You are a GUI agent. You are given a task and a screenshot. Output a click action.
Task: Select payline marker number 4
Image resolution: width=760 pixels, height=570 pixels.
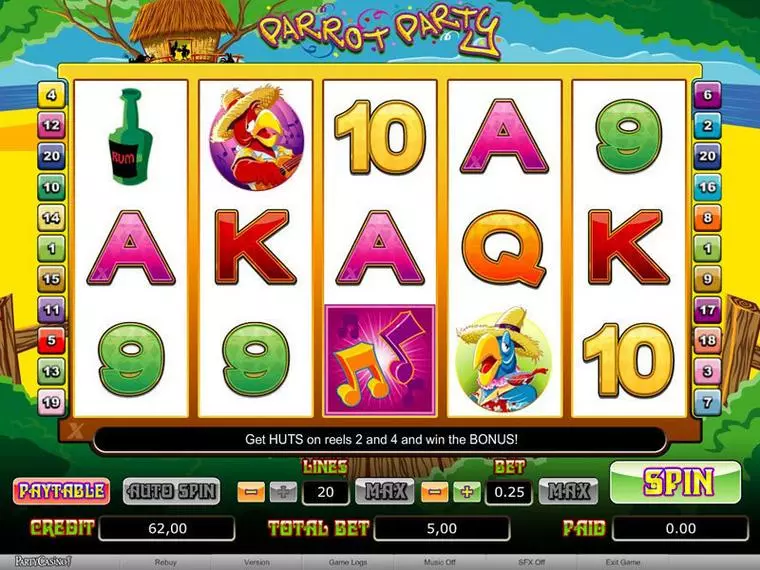tap(51, 96)
